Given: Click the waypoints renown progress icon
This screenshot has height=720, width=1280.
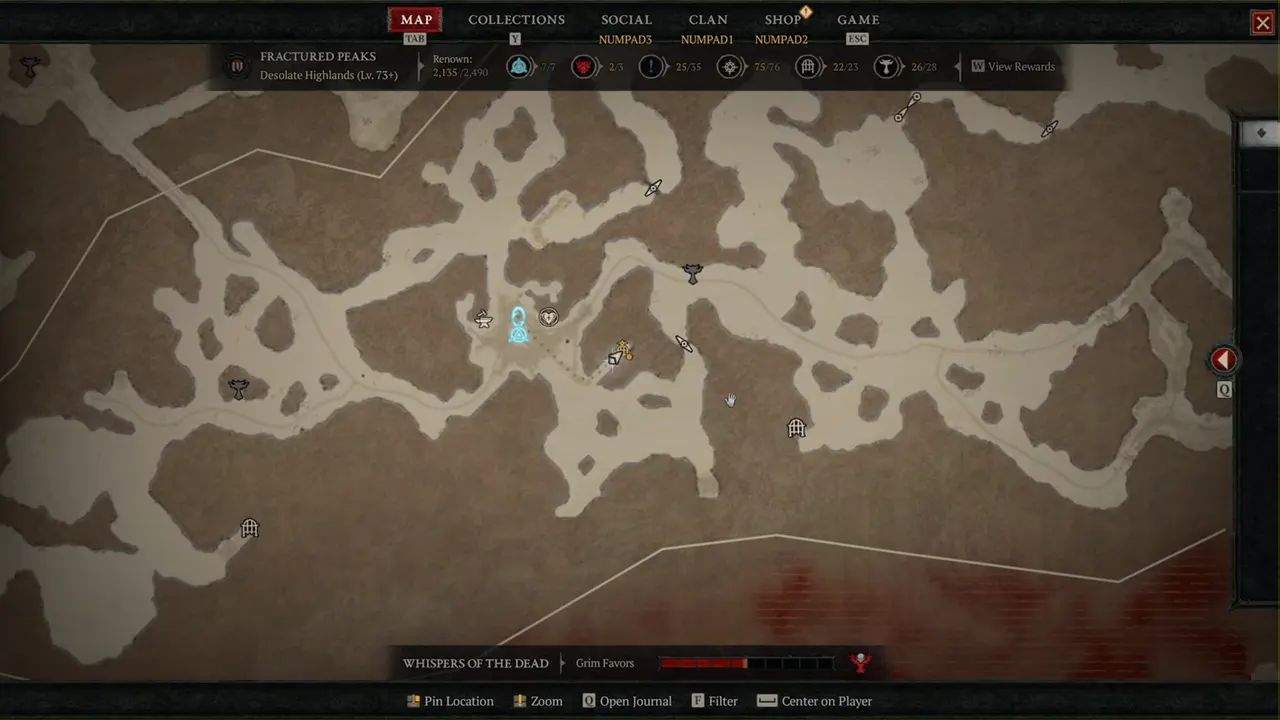Looking at the screenshot, I should click(x=518, y=67).
